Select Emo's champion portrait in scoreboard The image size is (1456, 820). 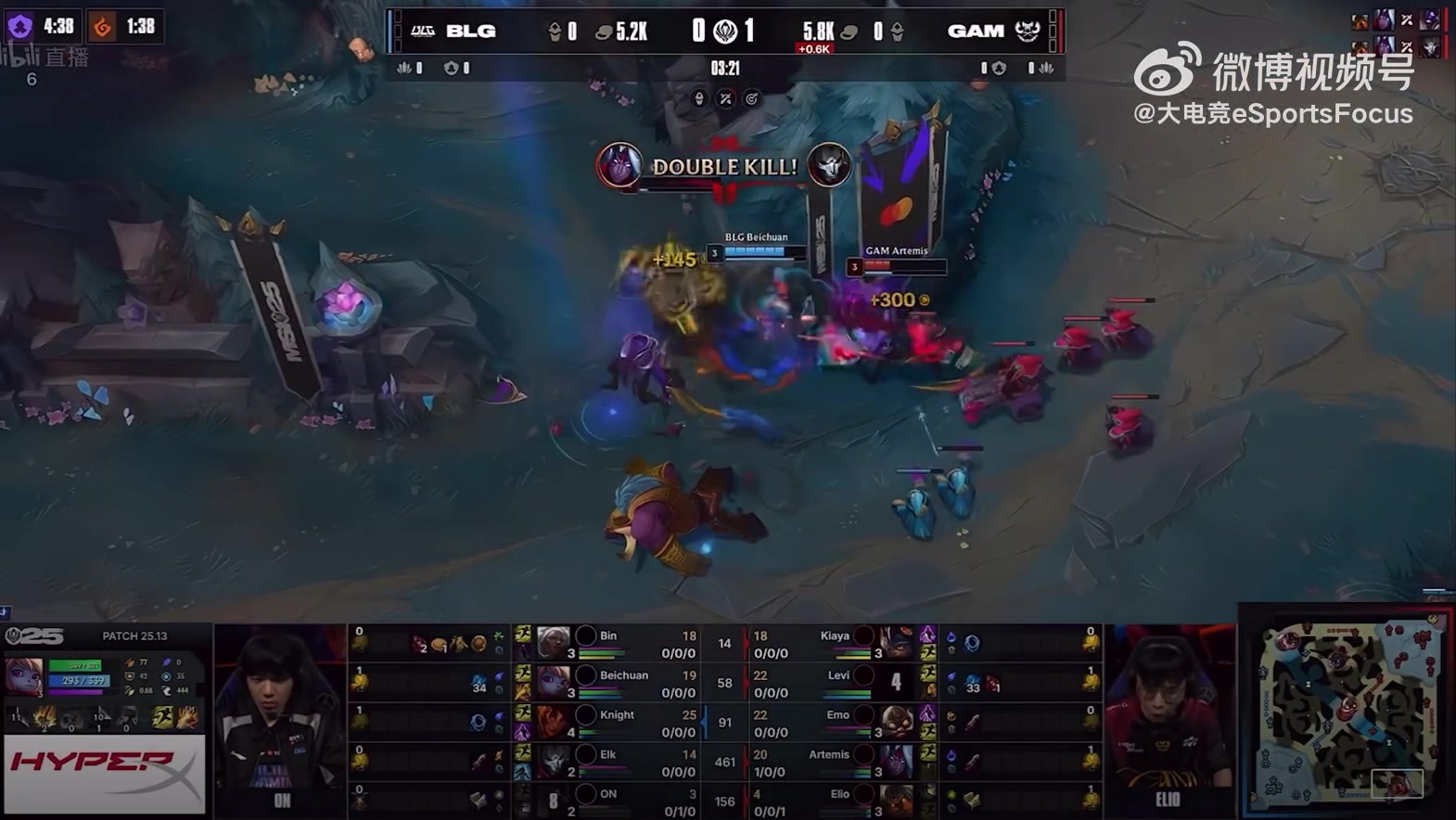click(x=896, y=722)
